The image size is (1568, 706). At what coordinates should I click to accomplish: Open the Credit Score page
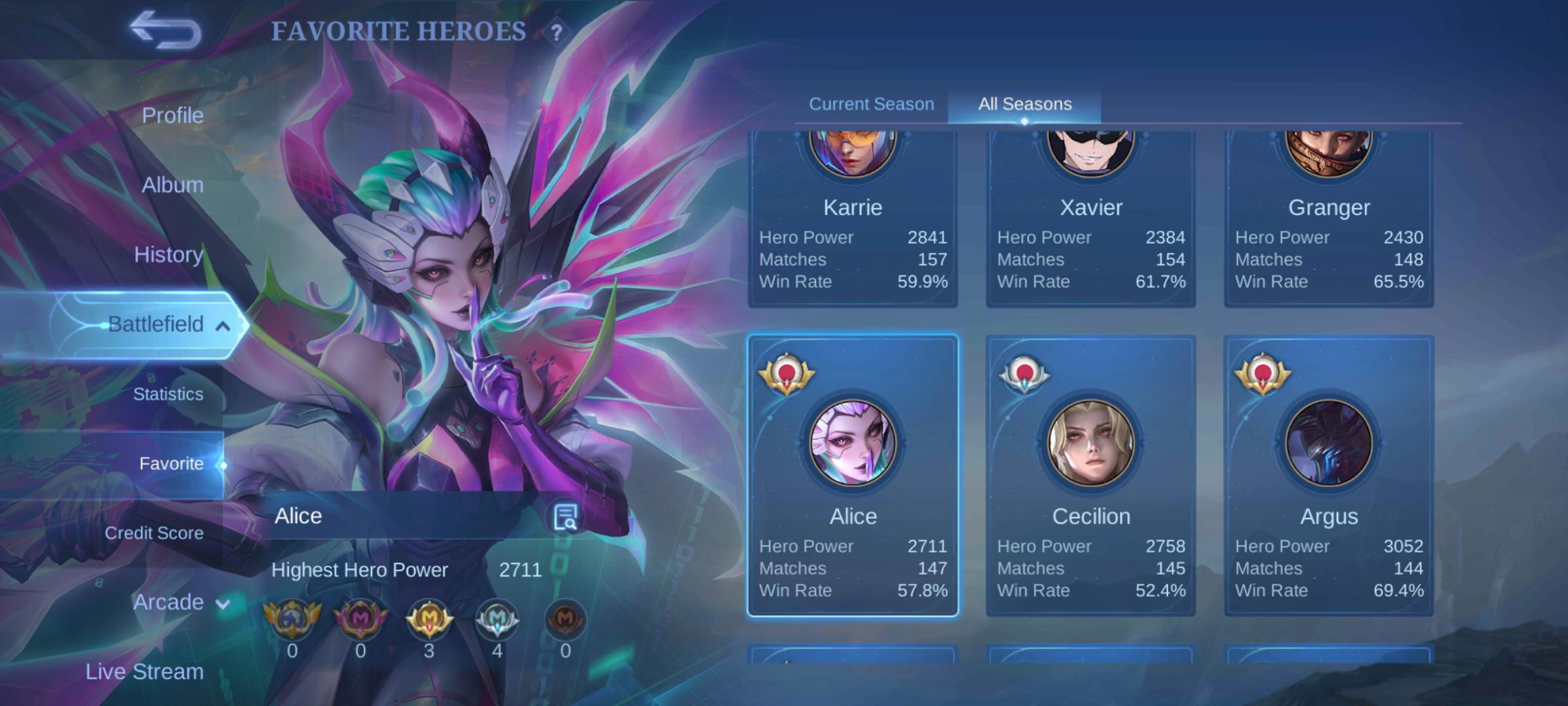pos(154,533)
